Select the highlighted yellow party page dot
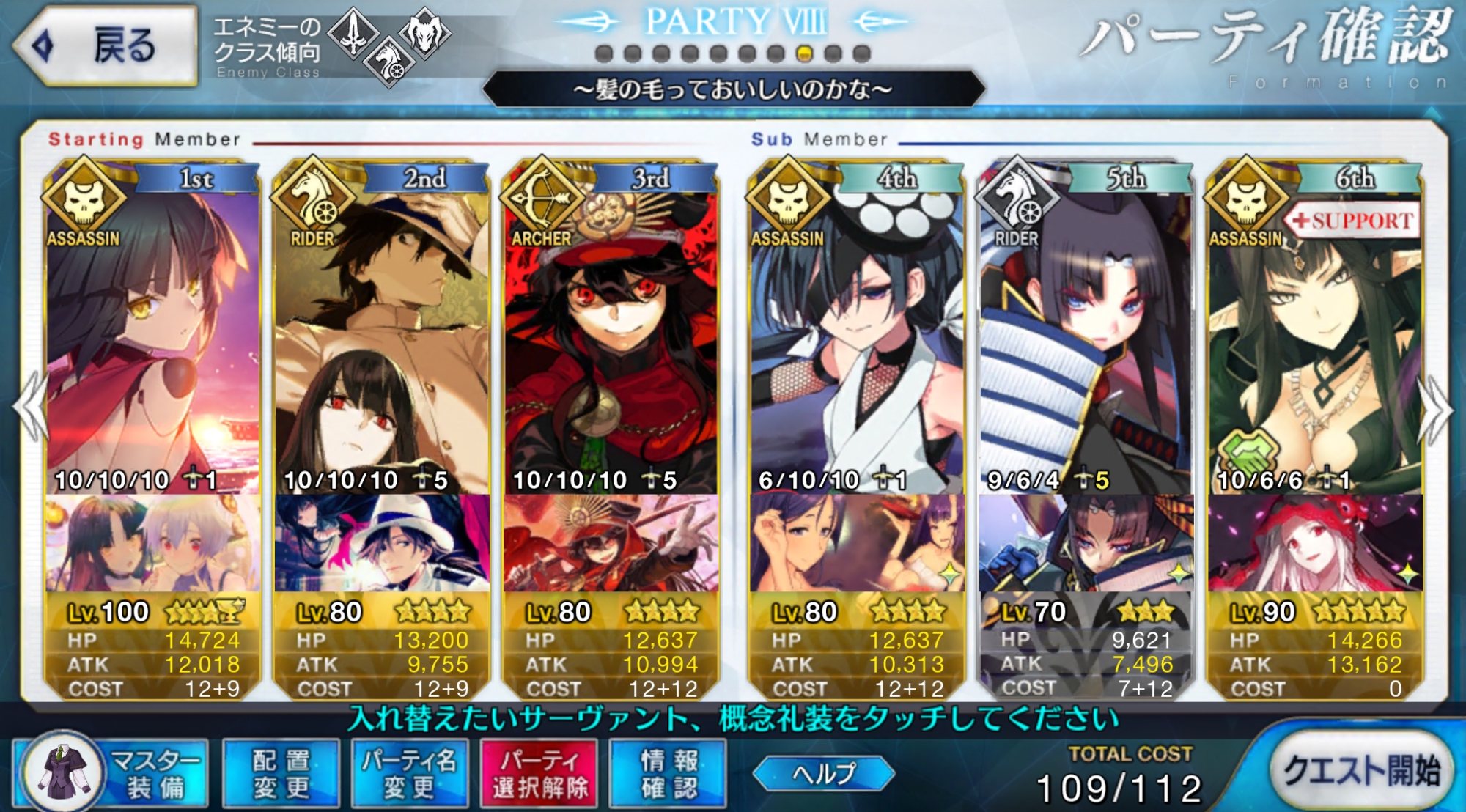Viewport: 1466px width, 812px height. [x=804, y=53]
